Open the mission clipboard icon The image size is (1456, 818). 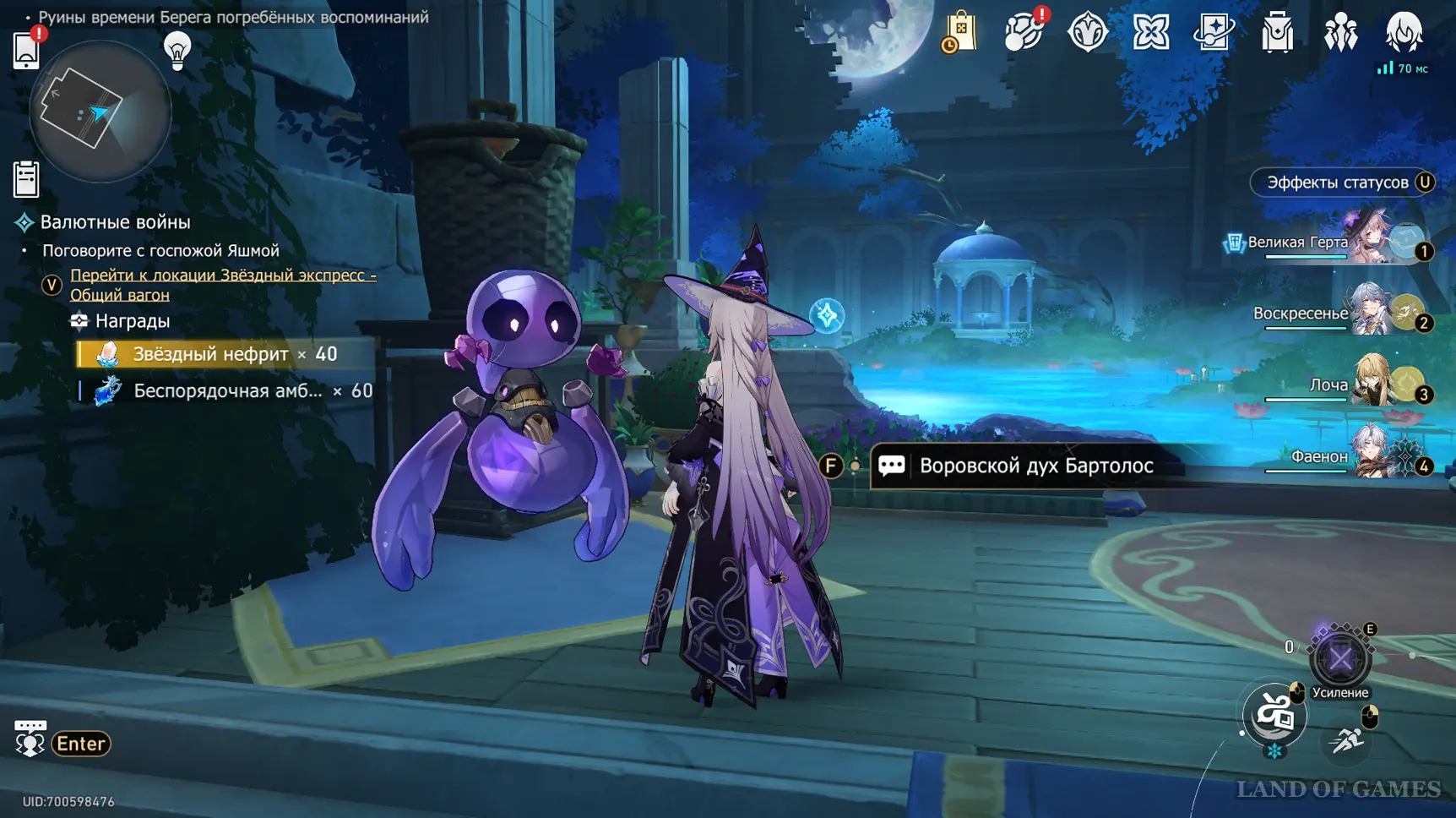point(26,179)
